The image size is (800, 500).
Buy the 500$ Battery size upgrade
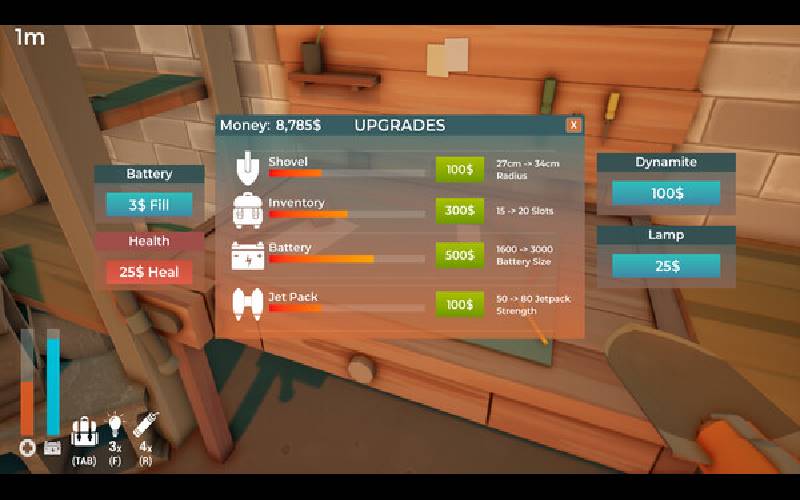459,255
